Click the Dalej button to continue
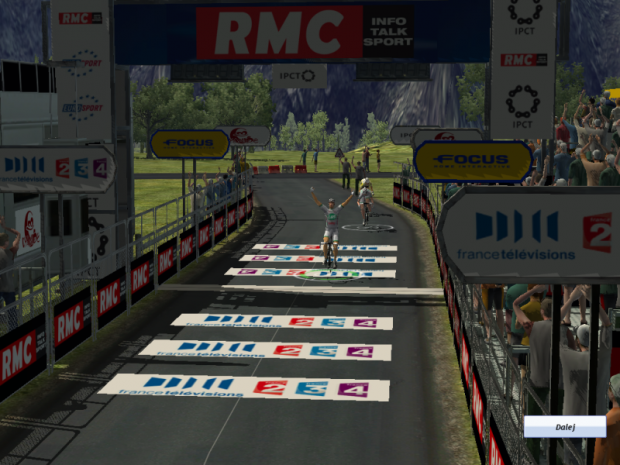The width and height of the screenshot is (620, 465). [x=564, y=427]
